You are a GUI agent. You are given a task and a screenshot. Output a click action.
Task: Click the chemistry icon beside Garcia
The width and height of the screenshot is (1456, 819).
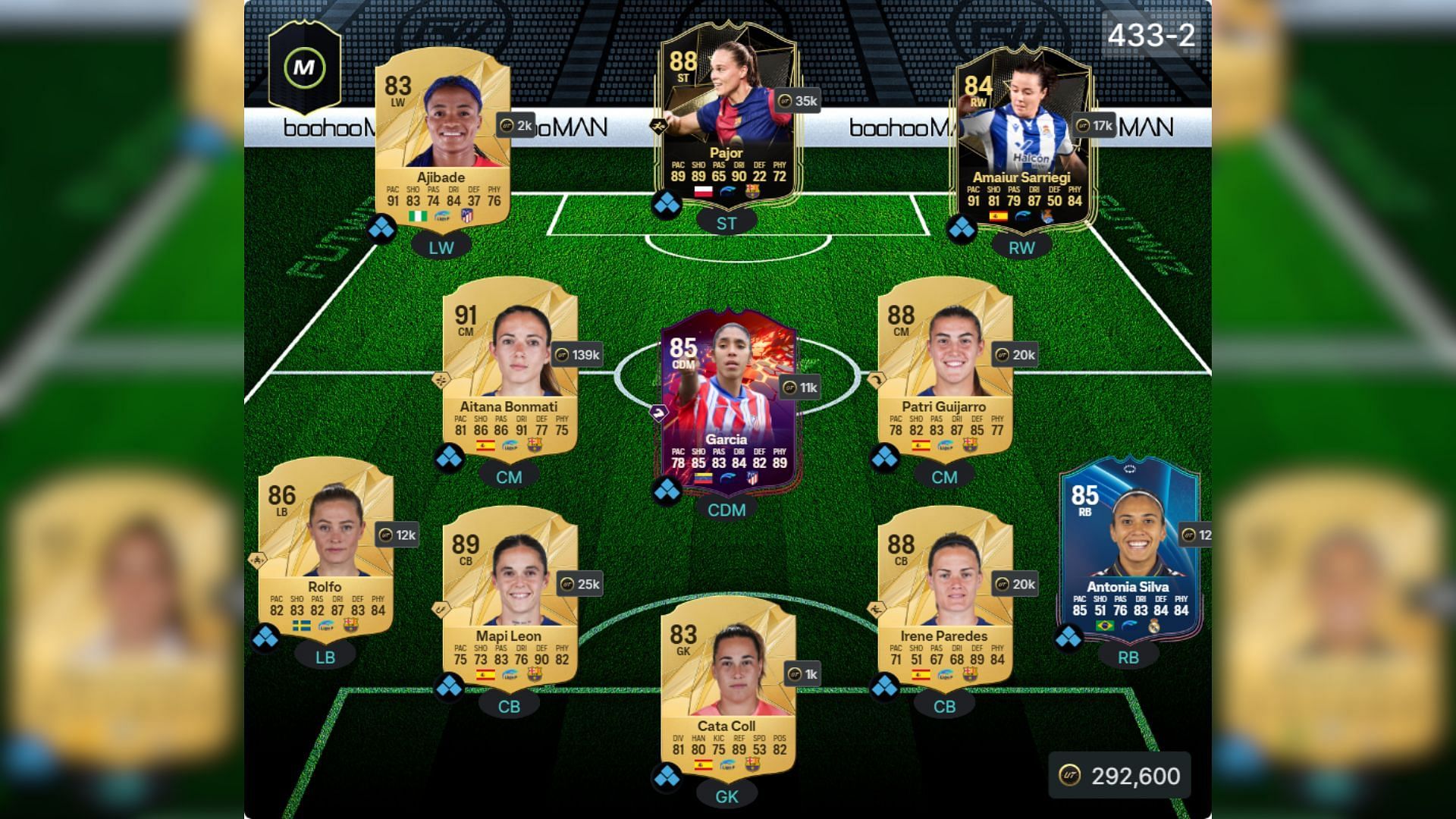click(667, 491)
